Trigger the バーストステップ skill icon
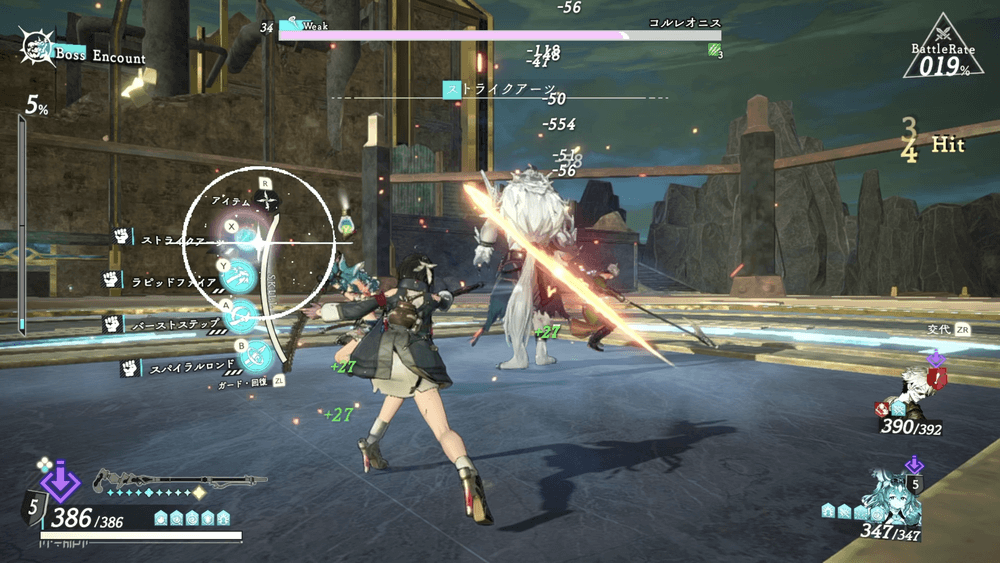Image resolution: width=1000 pixels, height=563 pixels. pos(242,317)
